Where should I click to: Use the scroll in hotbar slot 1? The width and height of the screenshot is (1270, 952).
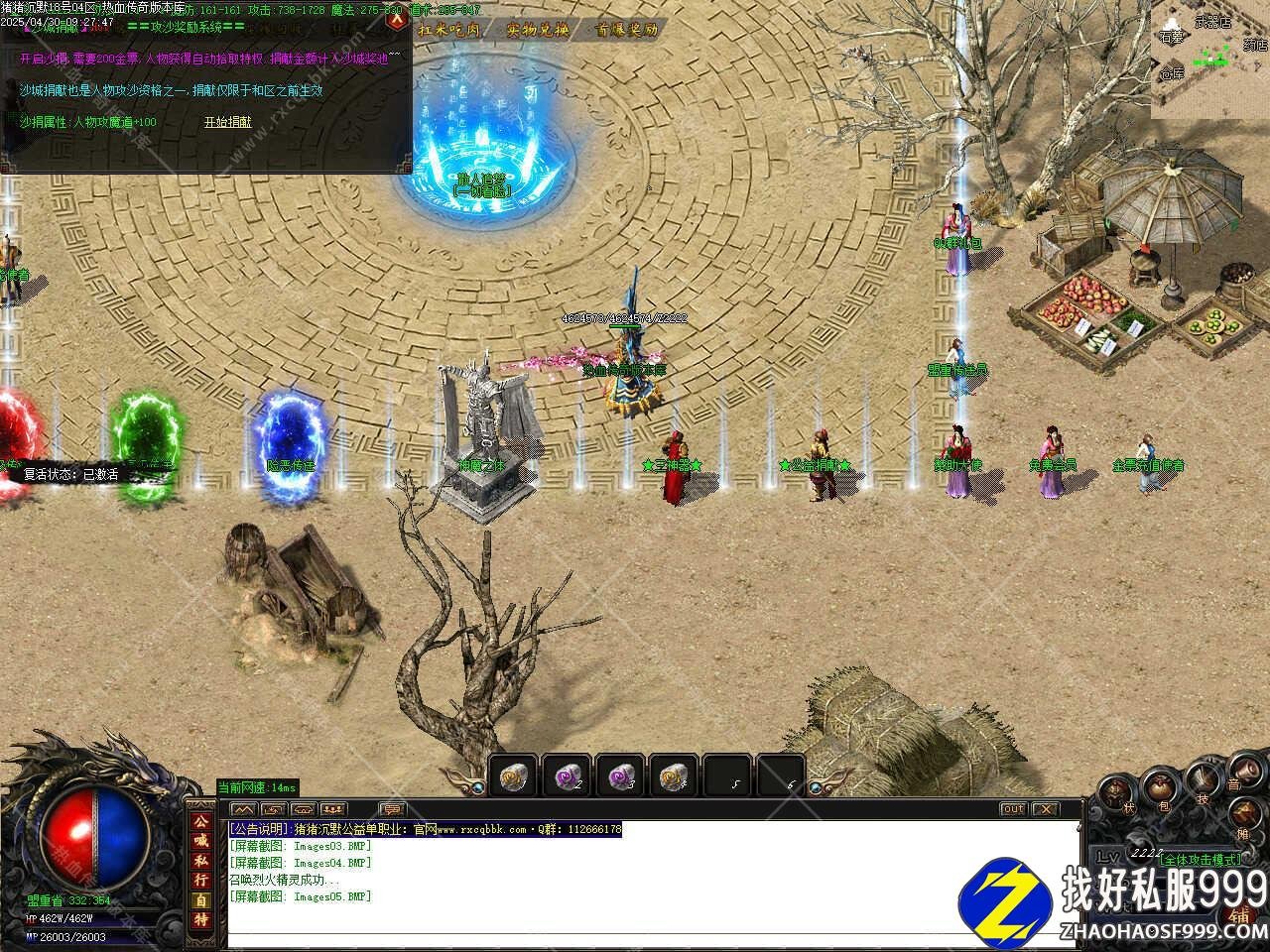pos(513,774)
